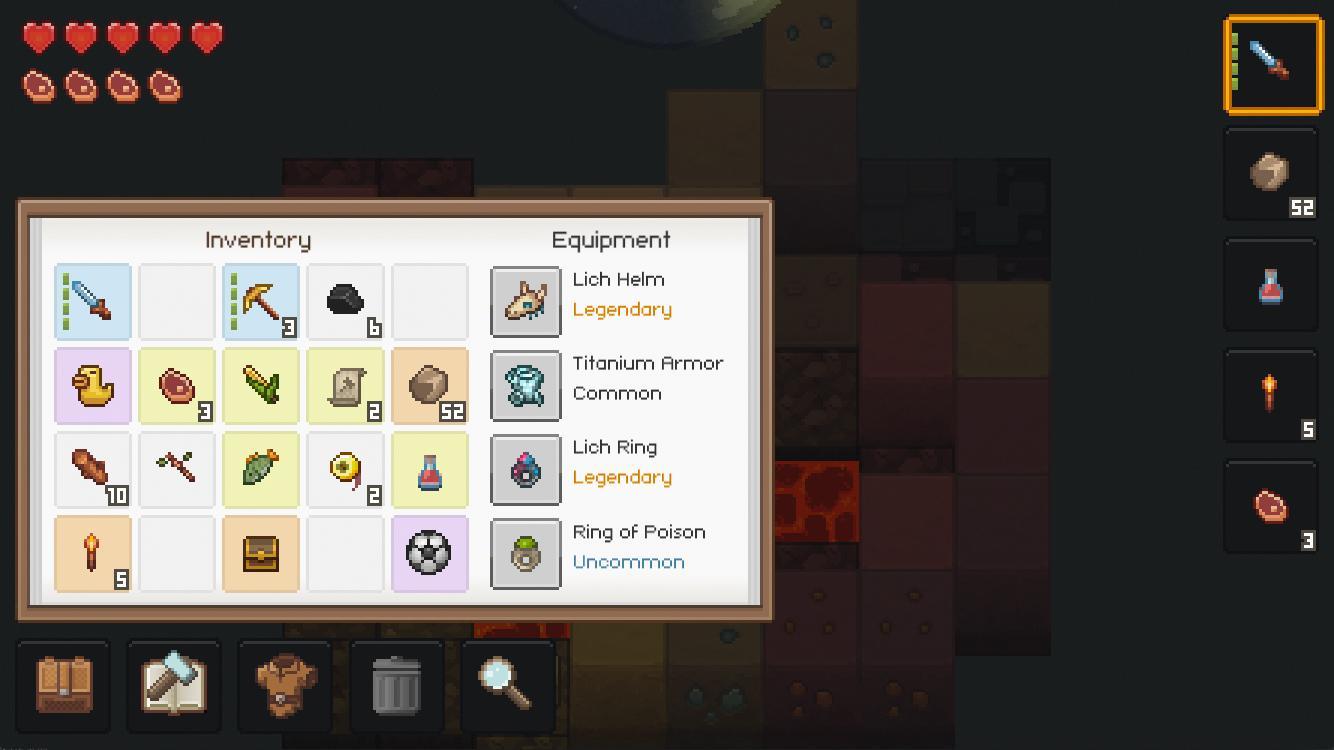Screen dimensions: 1334x750
Task: Click the equipped Lich Helm slot
Action: (526, 301)
